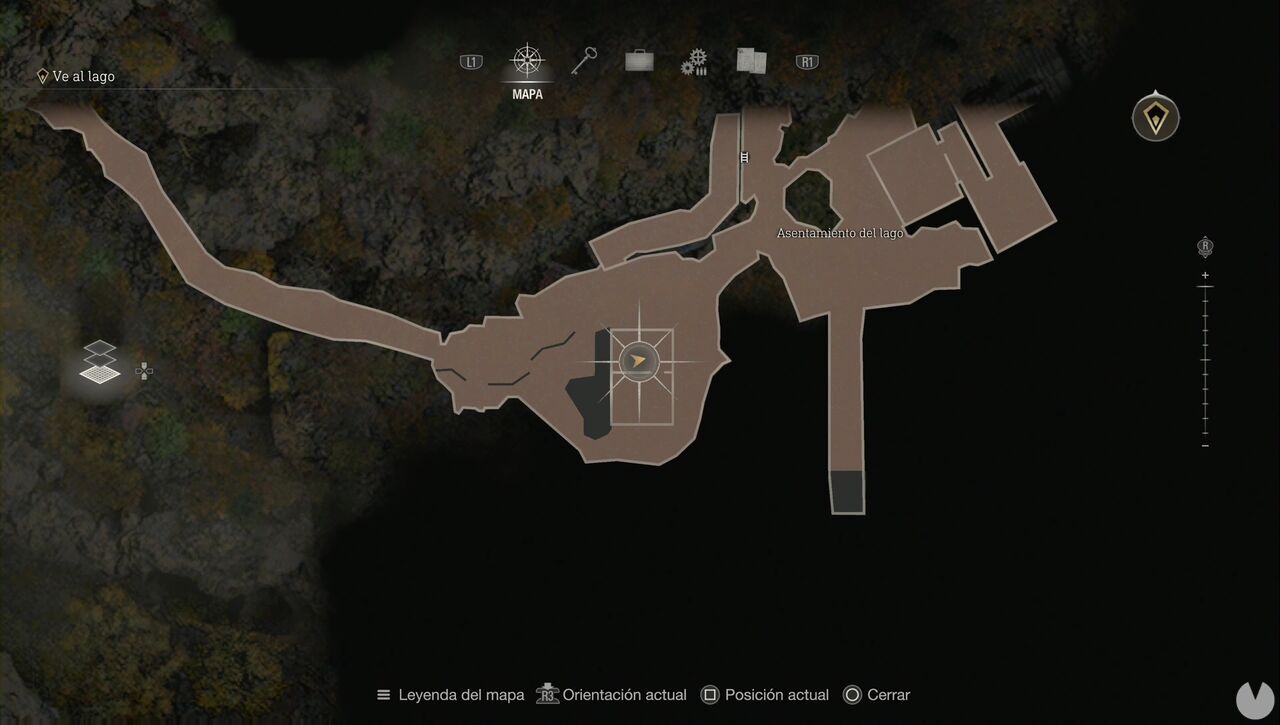Select the MAPA compass icon
1280x725 pixels.
click(526, 60)
